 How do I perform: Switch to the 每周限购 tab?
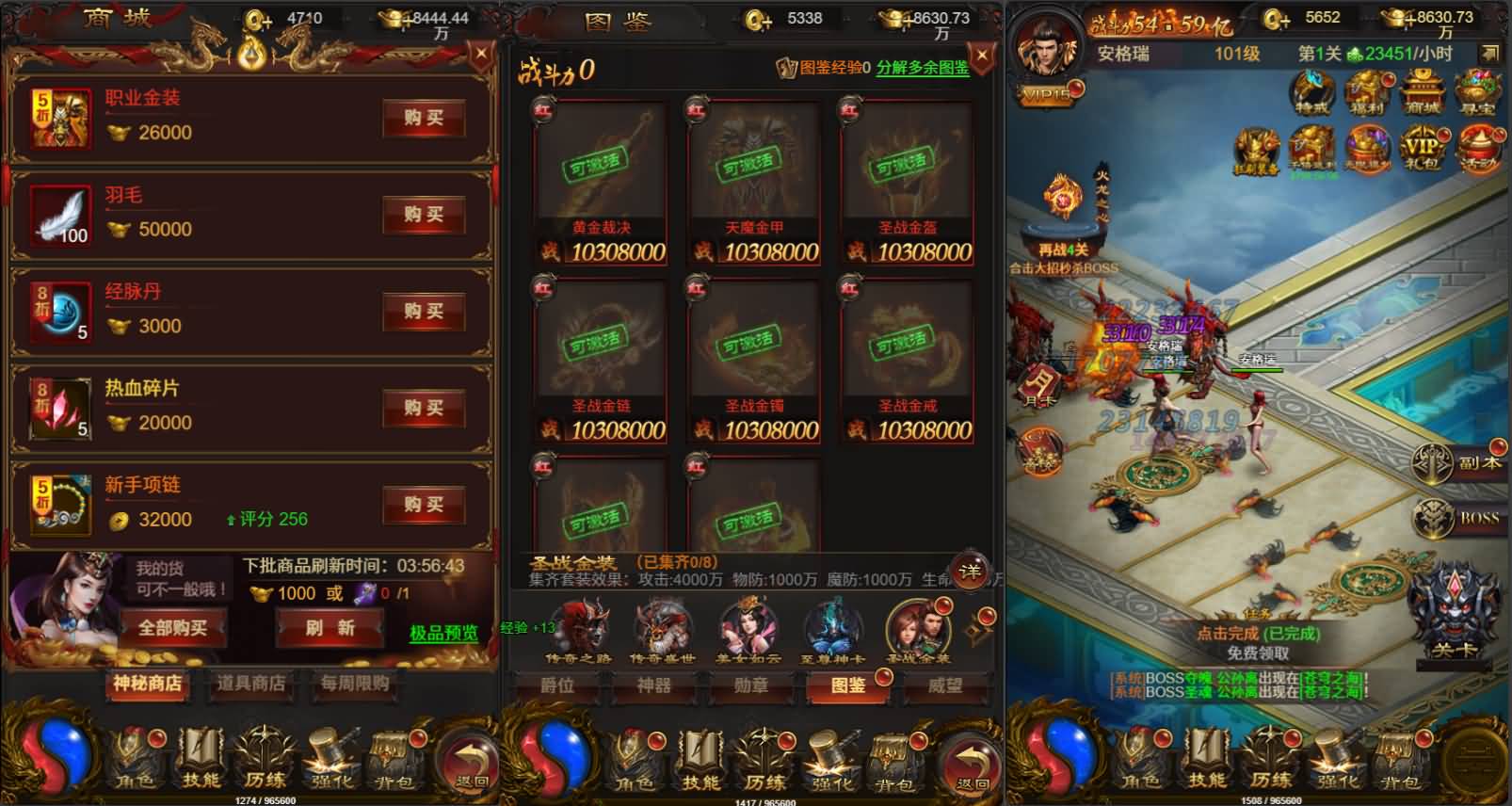coord(354,684)
